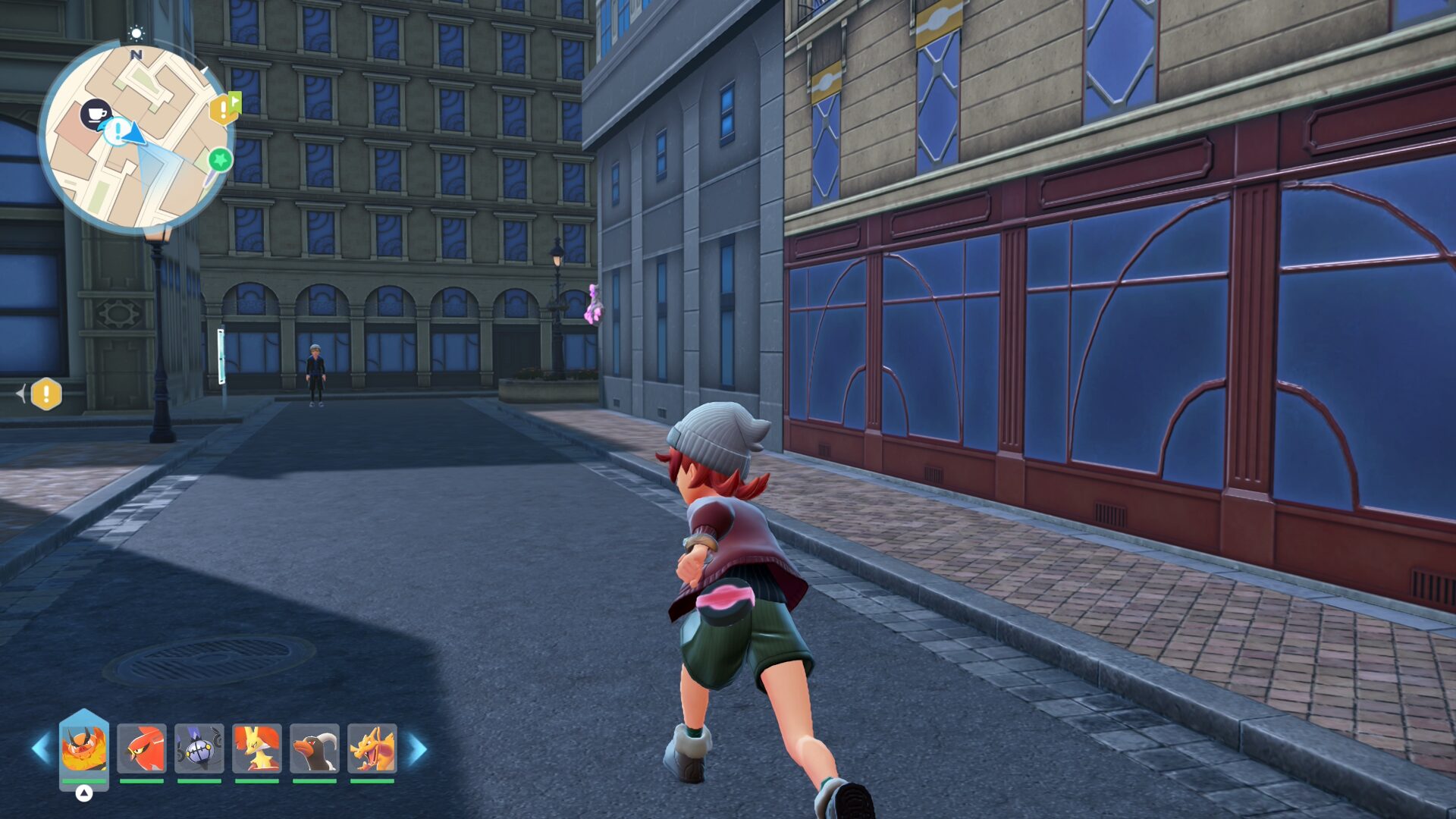Screen dimensions: 1456x819
Task: Click the blue exclamation marker on the minimap
Action: coord(116,132)
